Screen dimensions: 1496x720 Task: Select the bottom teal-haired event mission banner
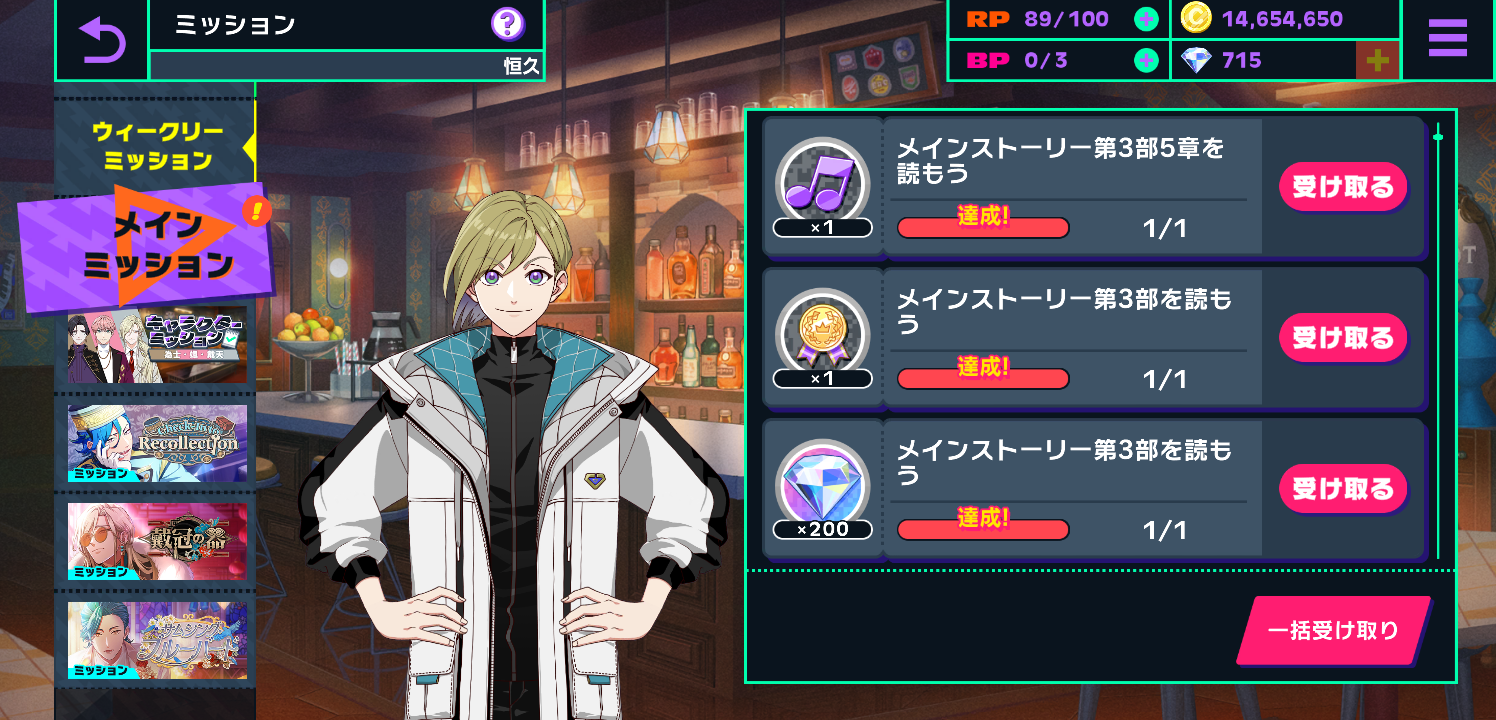click(157, 639)
